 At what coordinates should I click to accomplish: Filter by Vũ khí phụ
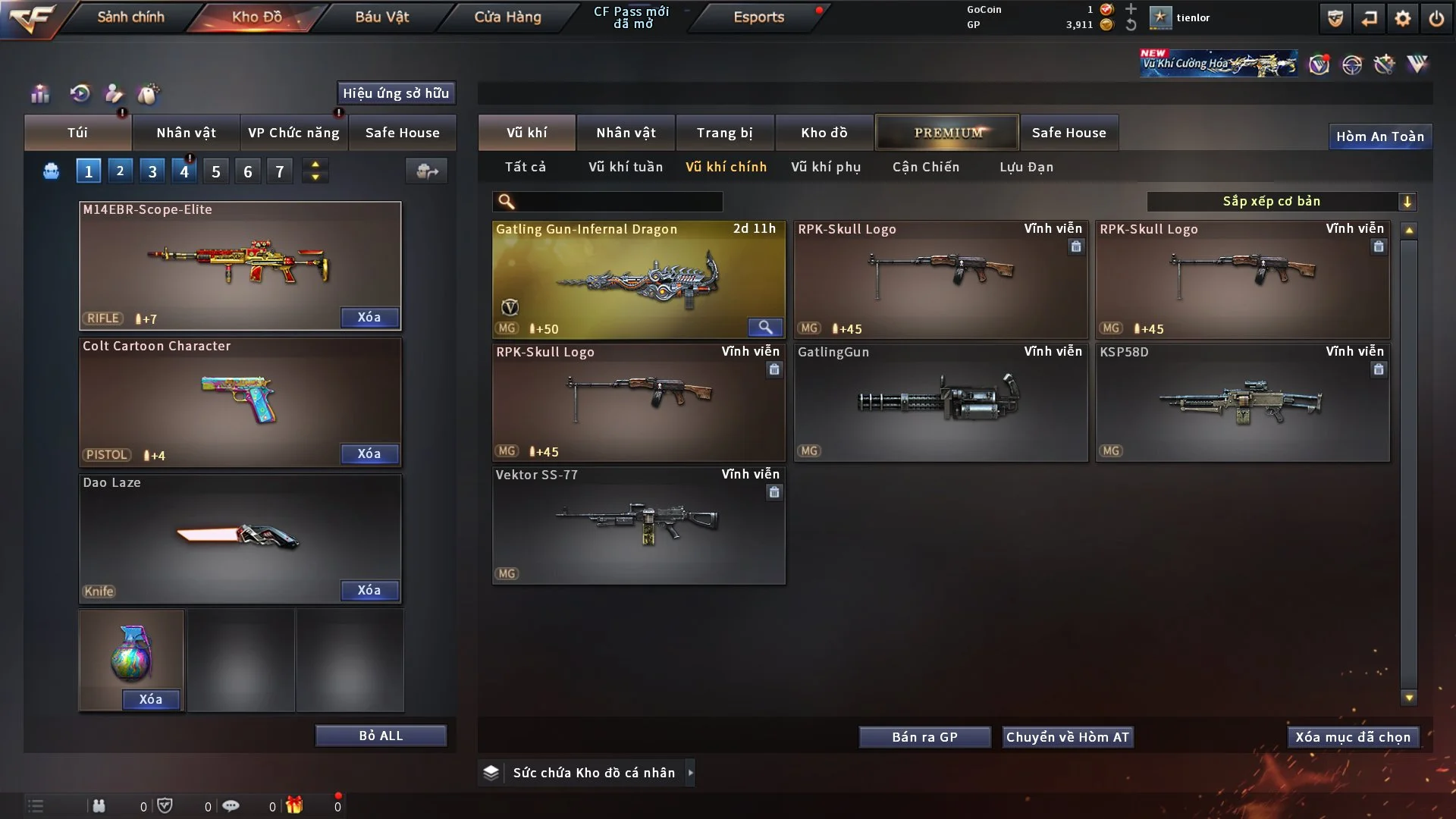[826, 167]
